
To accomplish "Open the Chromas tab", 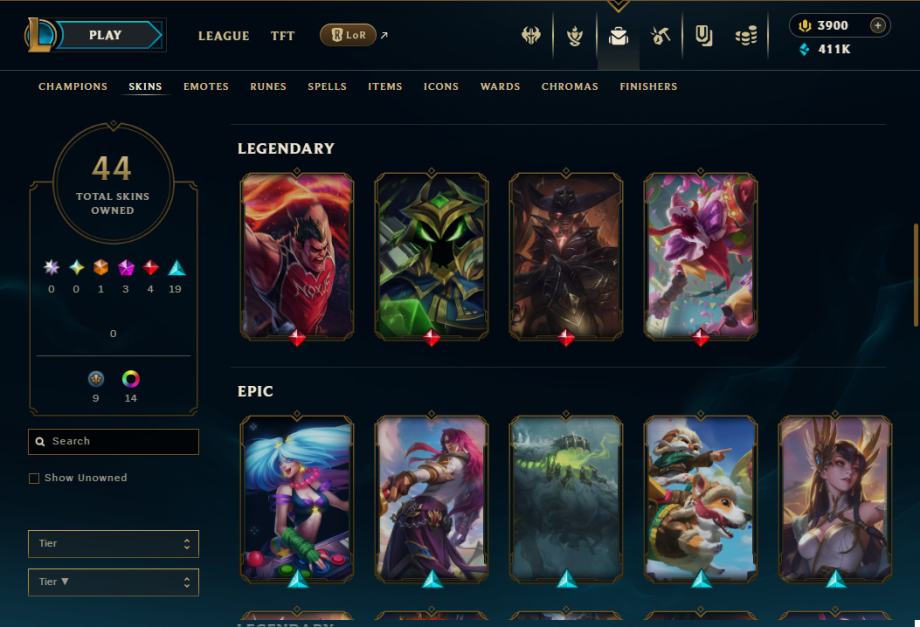I will [x=570, y=87].
